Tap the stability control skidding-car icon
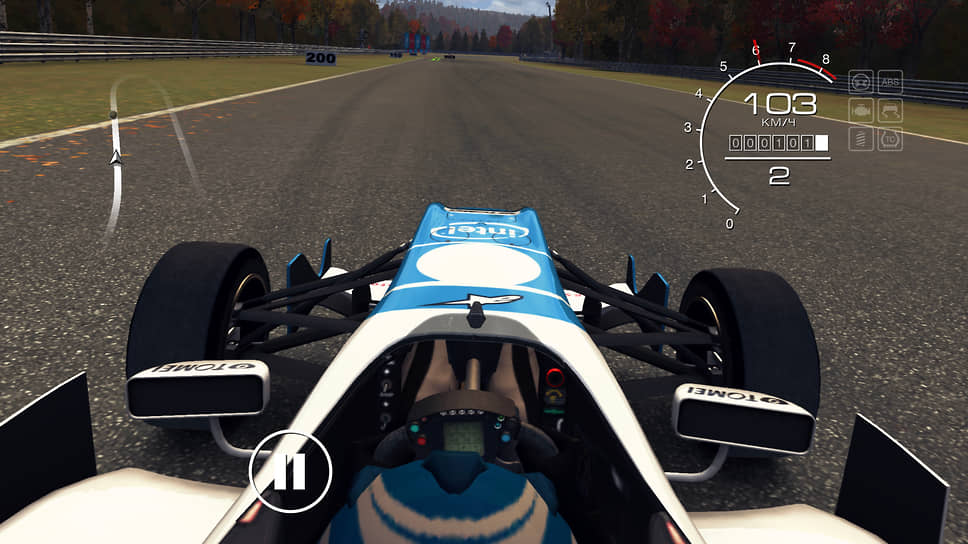The width and height of the screenshot is (968, 544). click(x=890, y=110)
